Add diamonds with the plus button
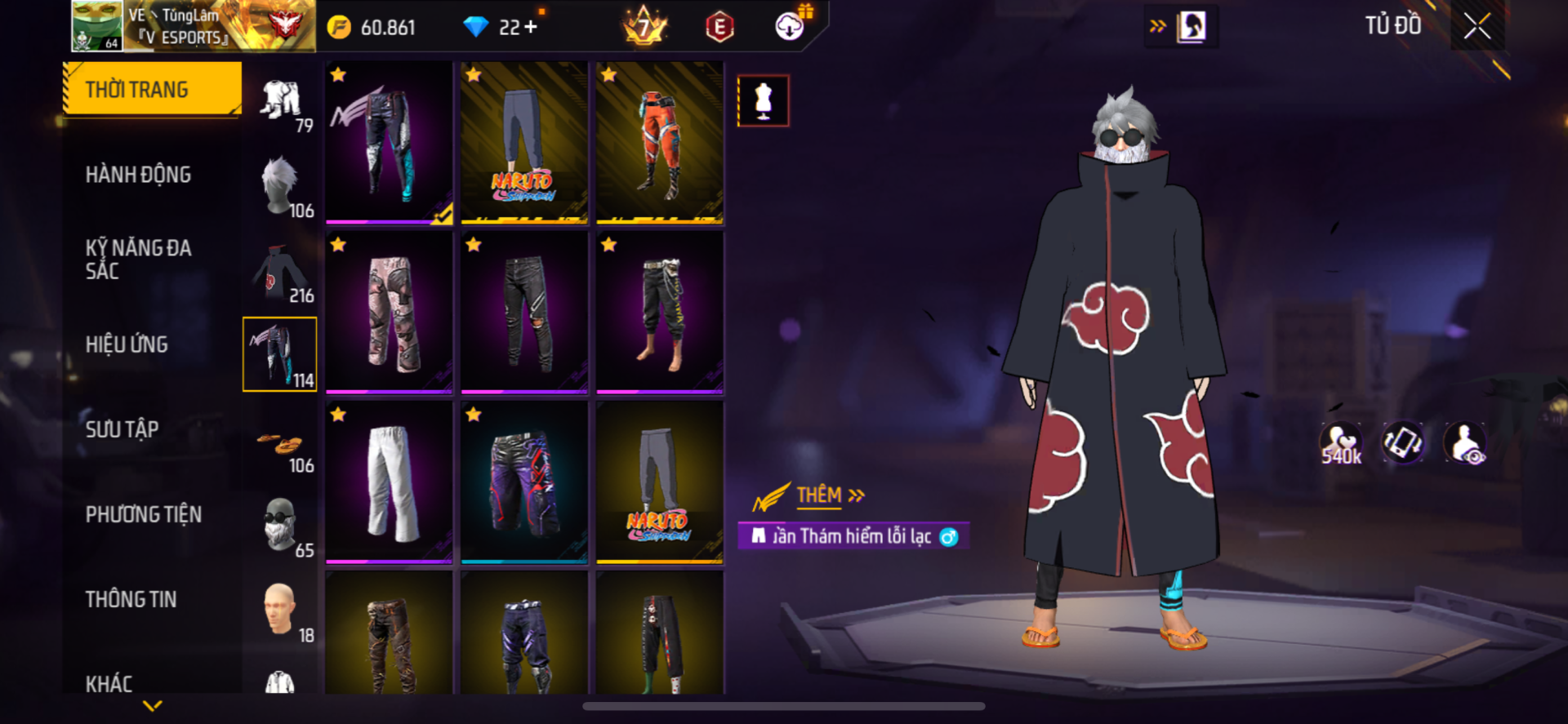The image size is (1568, 724). click(531, 27)
